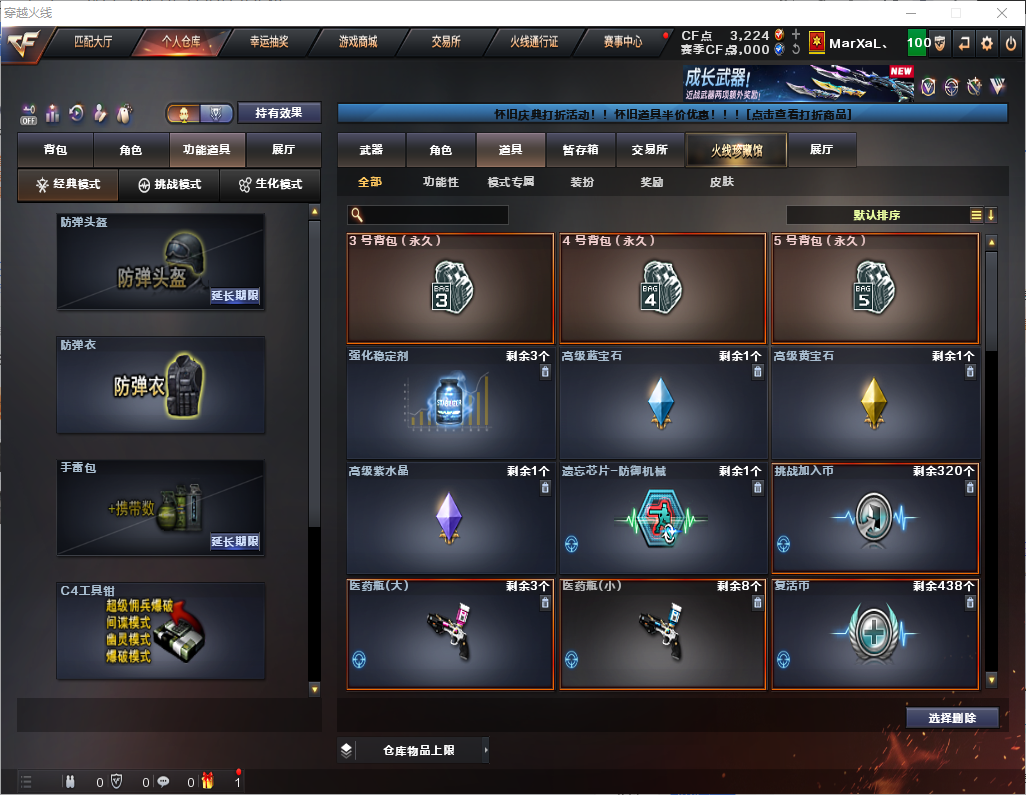Open 火线通行证 battle pass page
The width and height of the screenshot is (1026, 795).
click(x=534, y=42)
